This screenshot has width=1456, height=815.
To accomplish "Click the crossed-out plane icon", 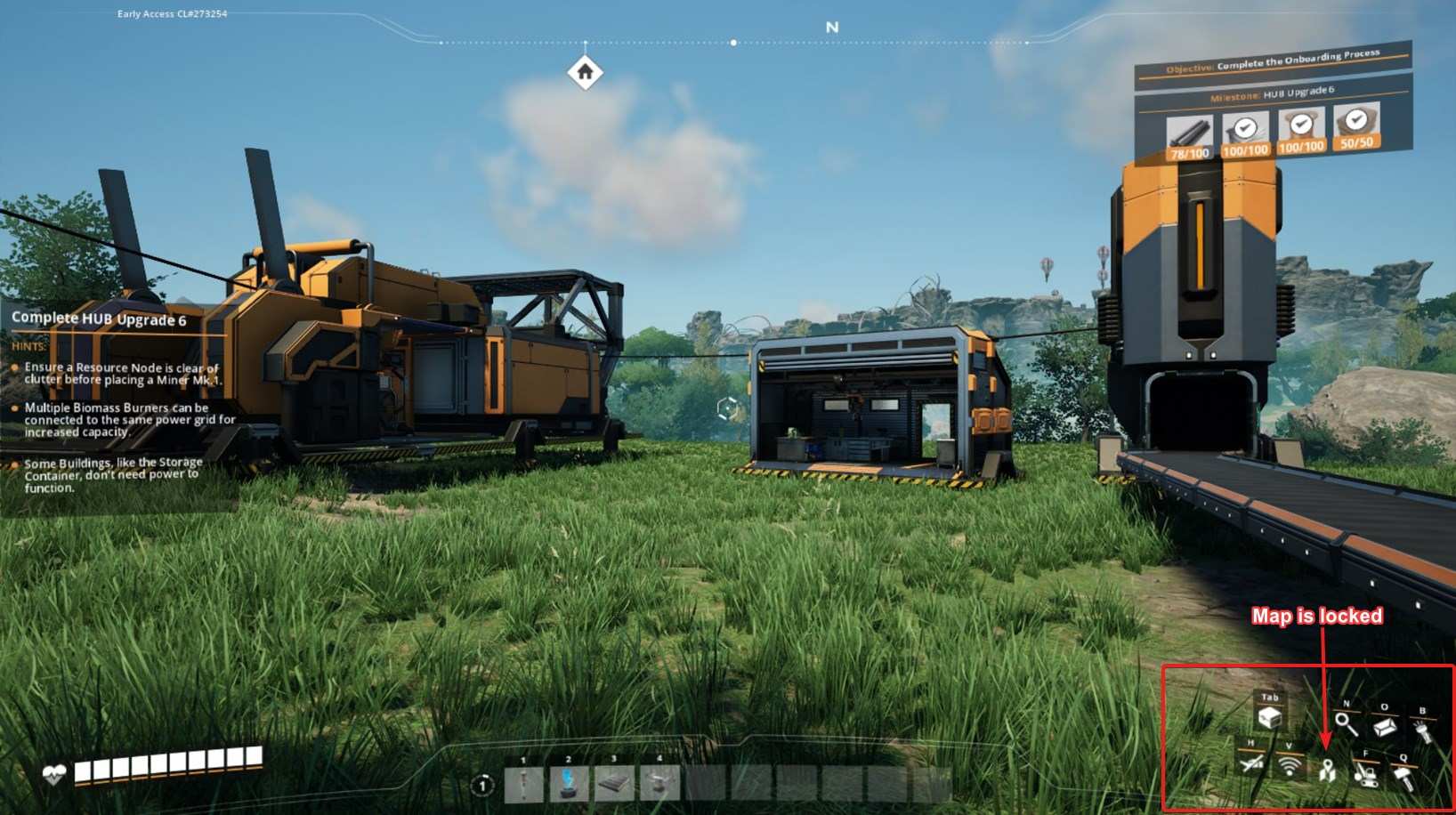I will point(1250,763).
